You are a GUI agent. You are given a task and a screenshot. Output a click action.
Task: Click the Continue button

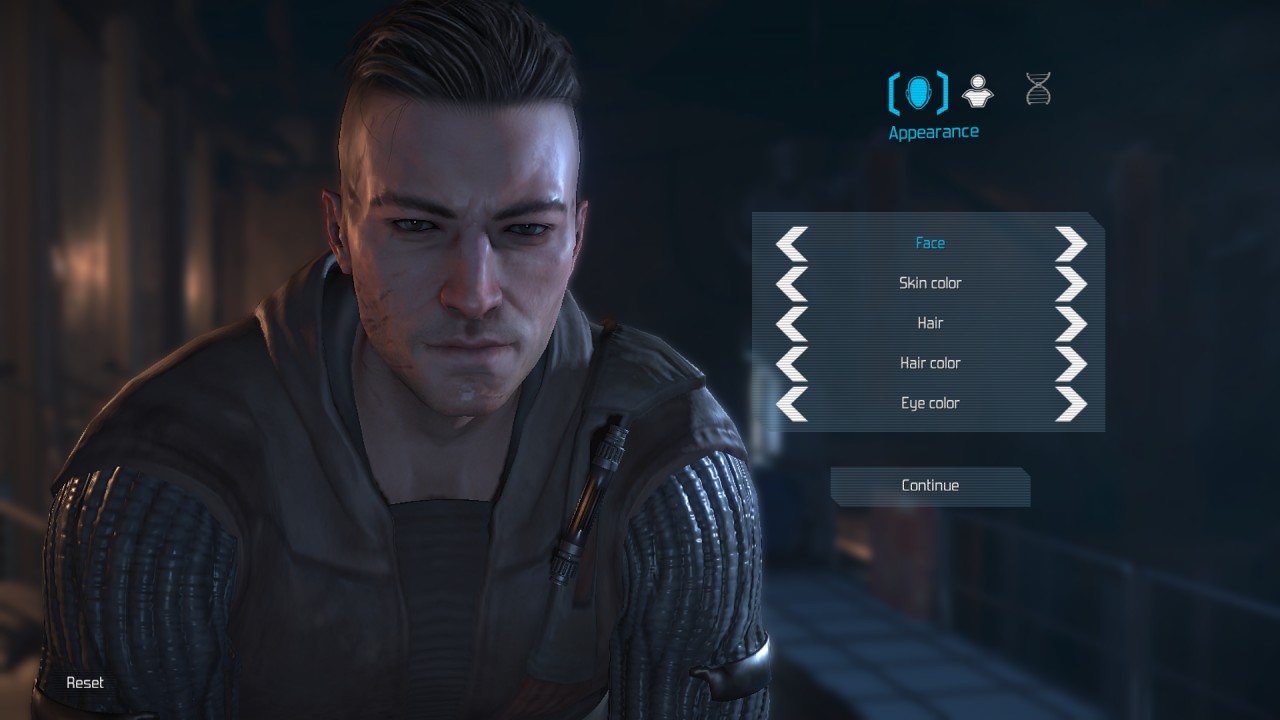tap(930, 486)
